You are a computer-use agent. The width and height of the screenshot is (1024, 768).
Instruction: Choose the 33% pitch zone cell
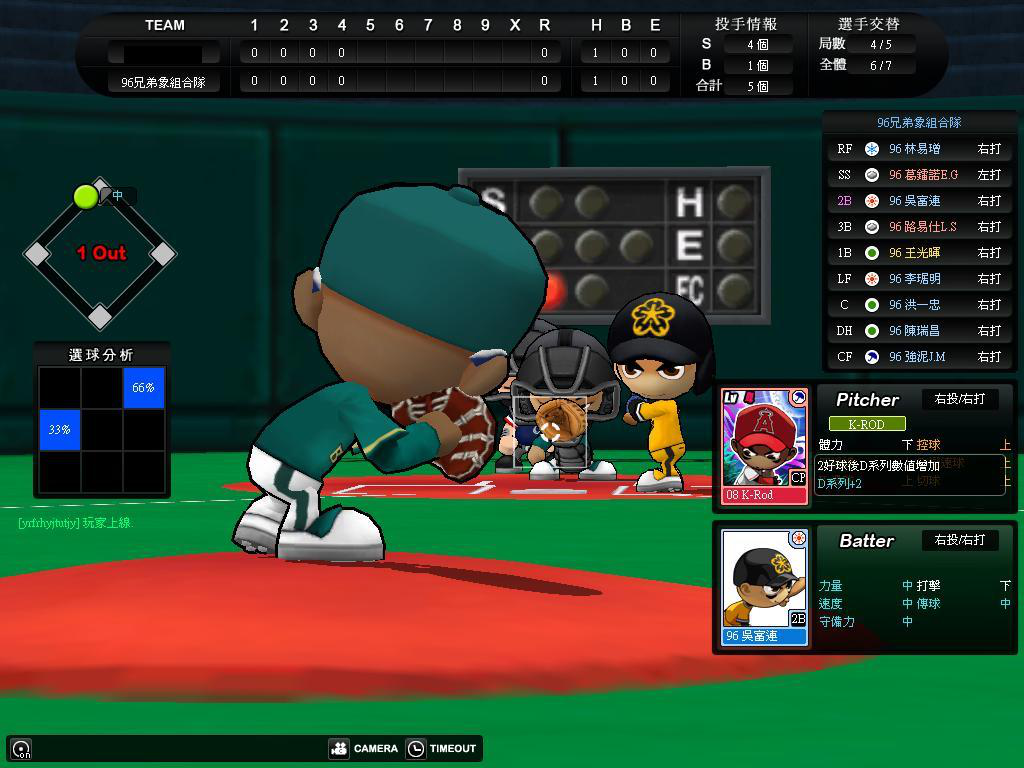click(x=59, y=430)
